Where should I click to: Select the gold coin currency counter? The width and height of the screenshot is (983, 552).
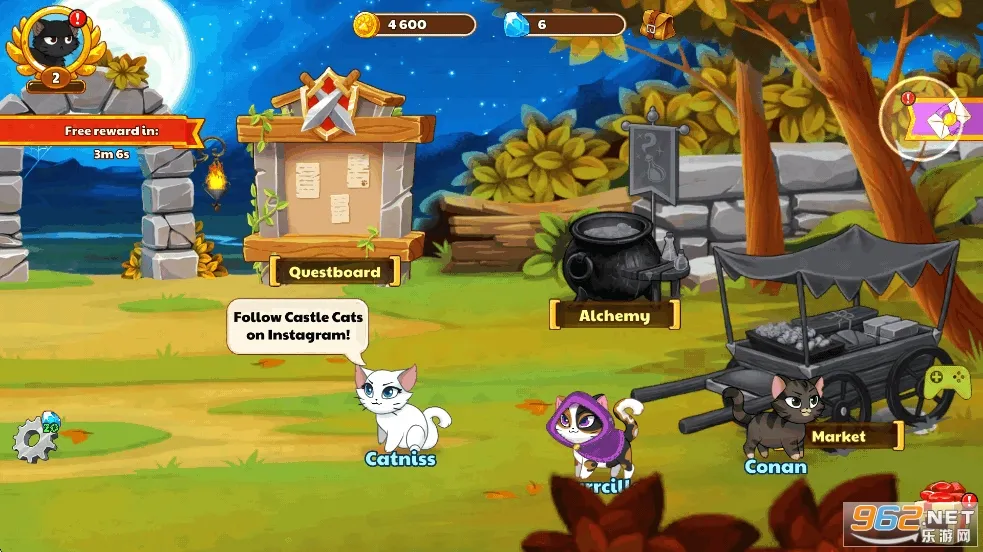[414, 24]
